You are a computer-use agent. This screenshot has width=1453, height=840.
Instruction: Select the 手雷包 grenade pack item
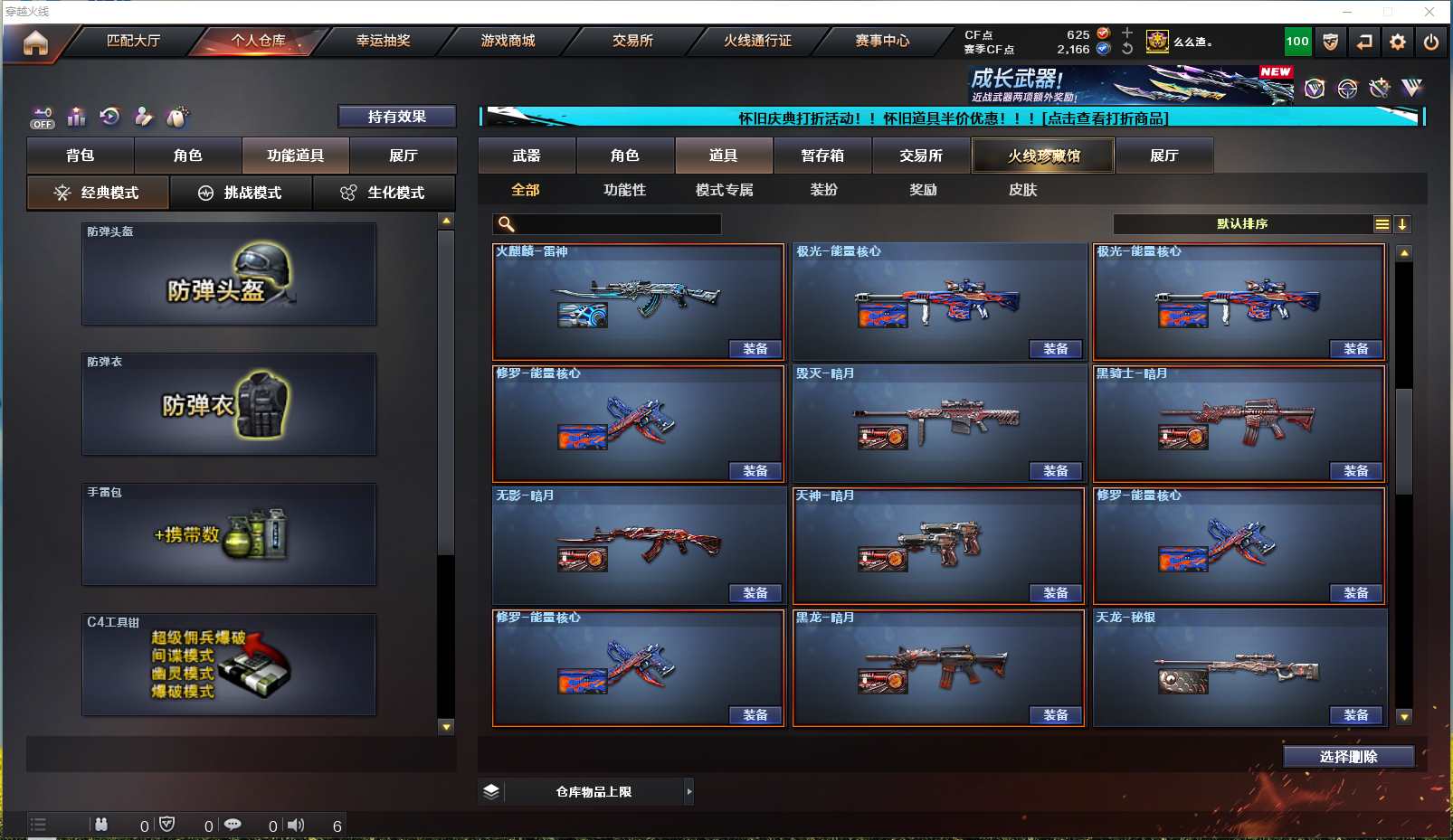pyautogui.click(x=229, y=534)
